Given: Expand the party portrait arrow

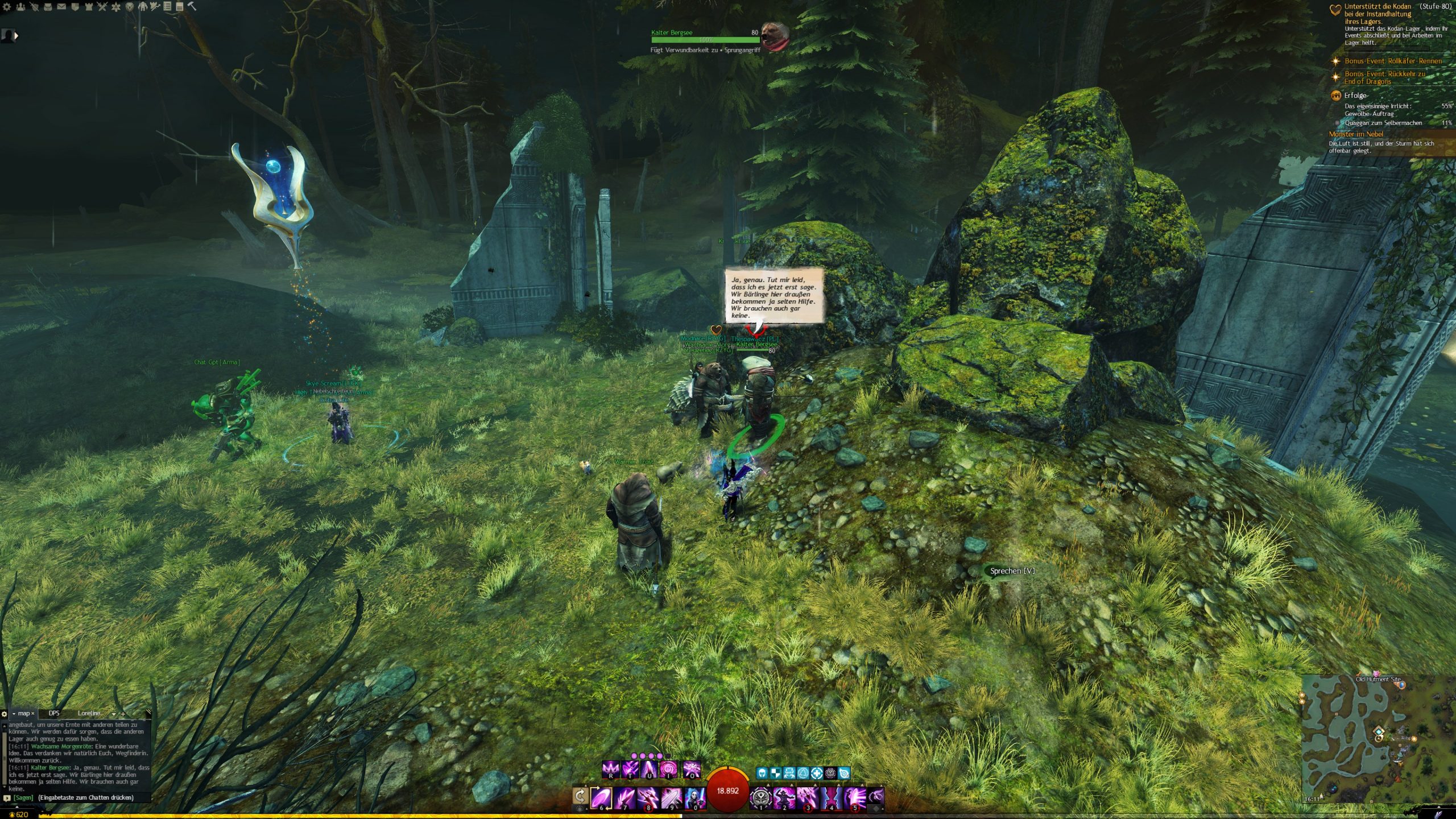Looking at the screenshot, I should pos(16,36).
